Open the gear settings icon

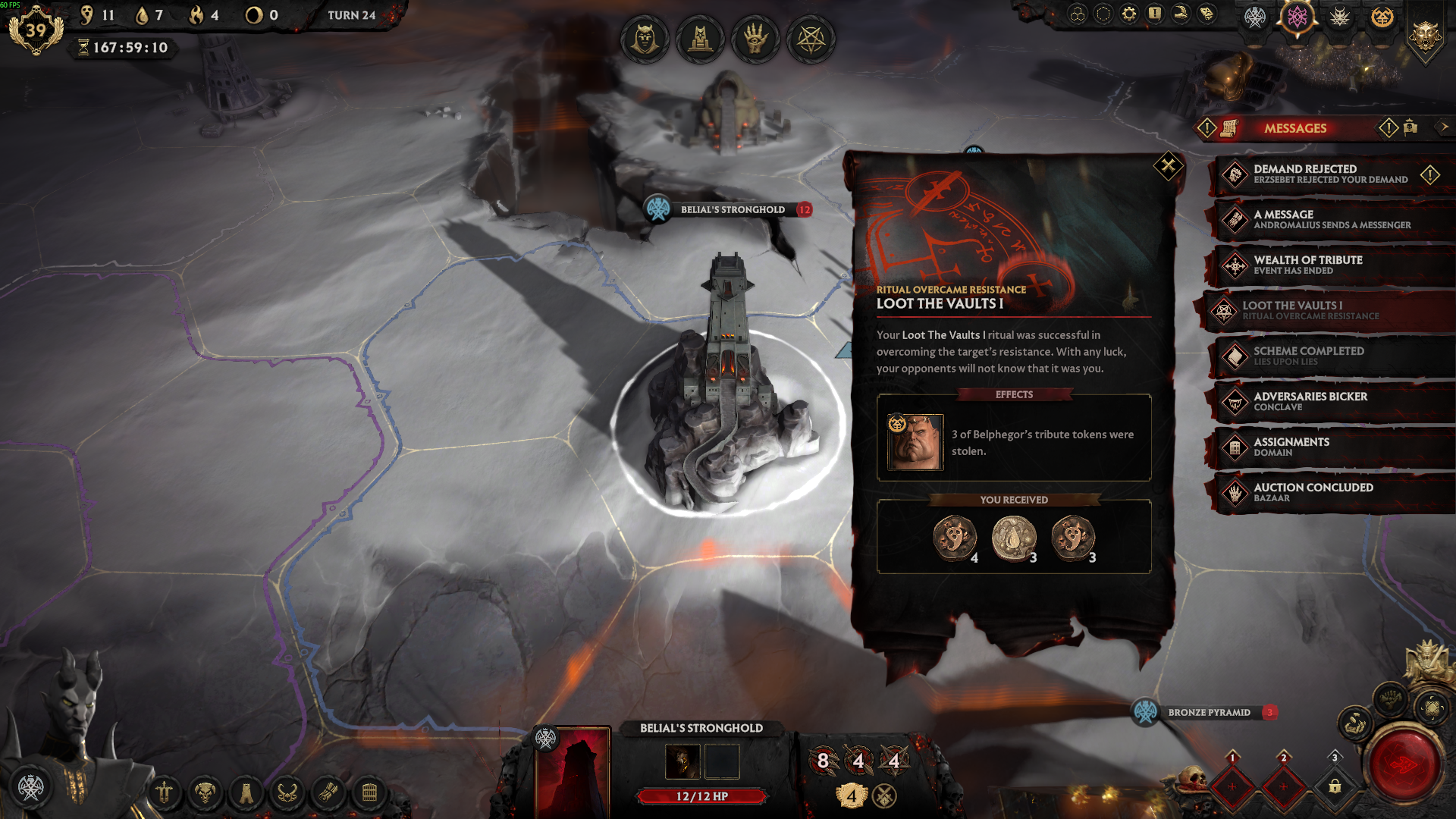point(1129,14)
